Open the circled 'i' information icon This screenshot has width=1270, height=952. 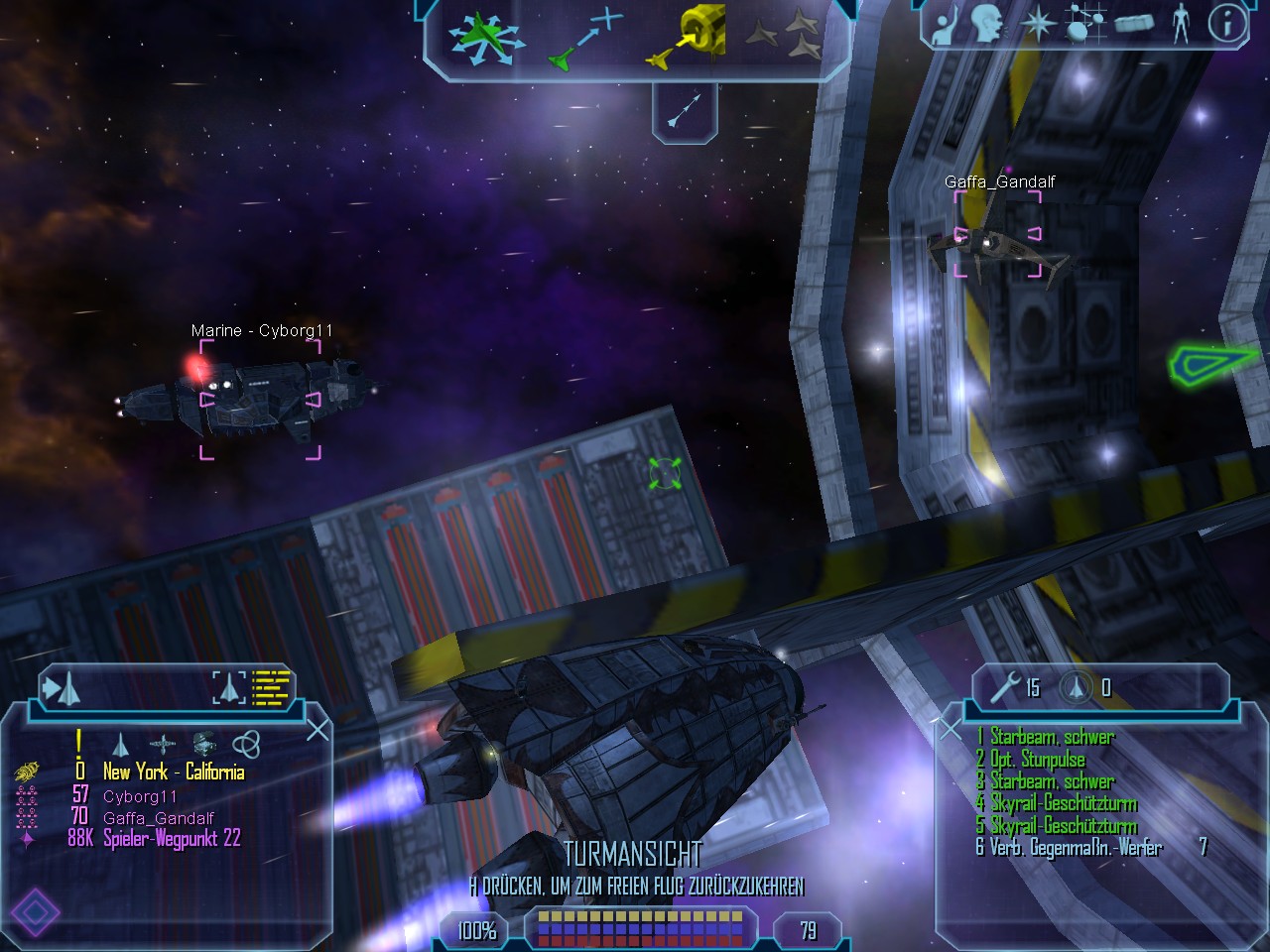coord(1227,24)
